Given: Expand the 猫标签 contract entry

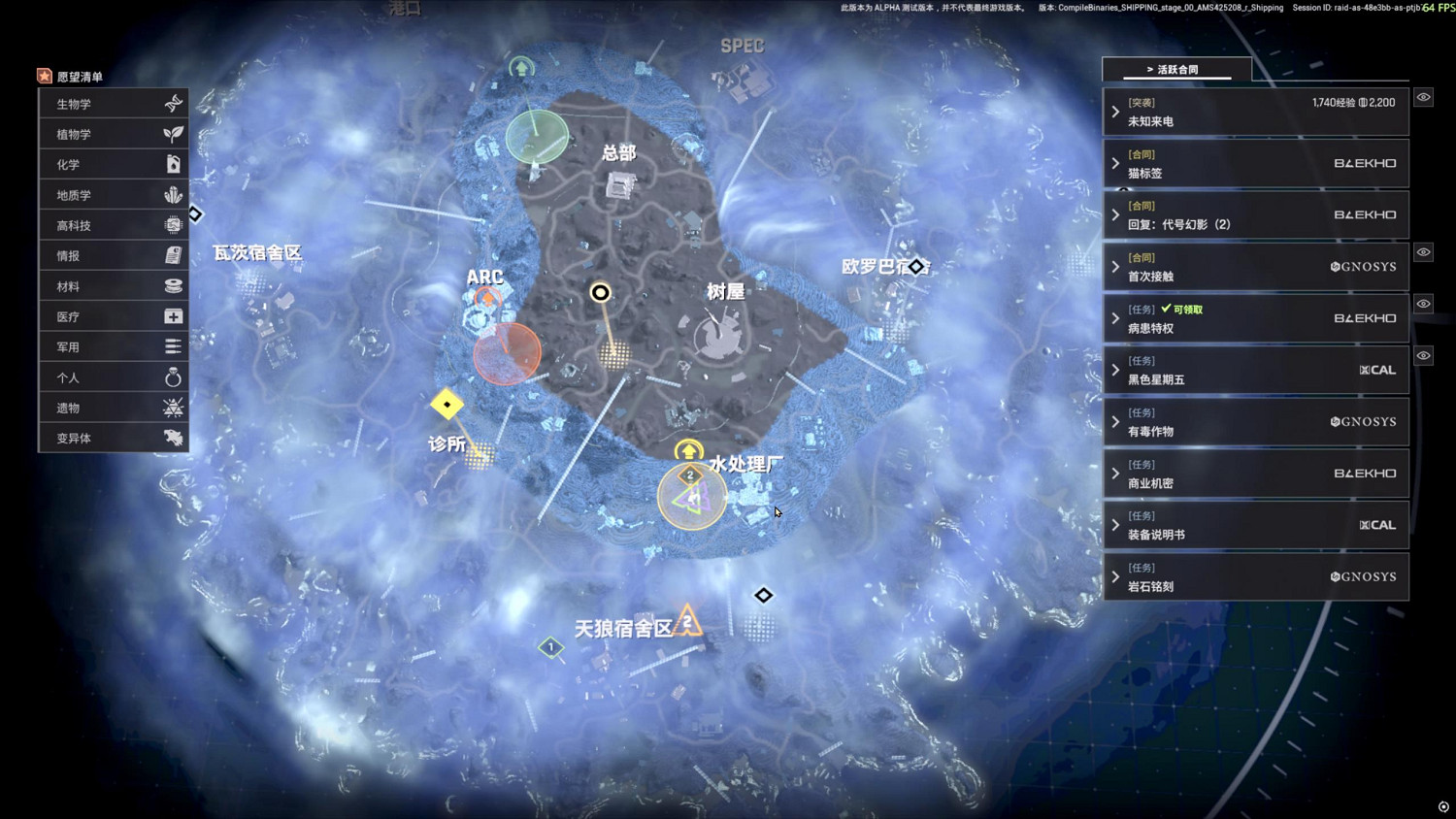Looking at the screenshot, I should 1114,163.
